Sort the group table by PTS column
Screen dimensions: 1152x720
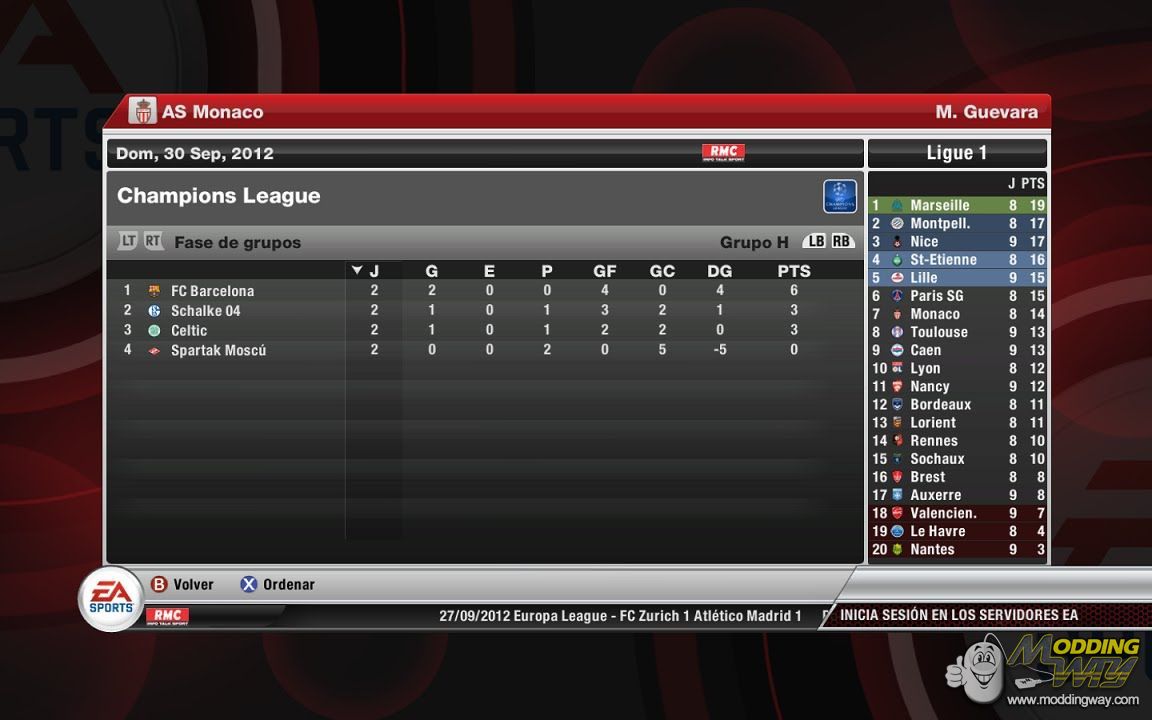click(794, 271)
